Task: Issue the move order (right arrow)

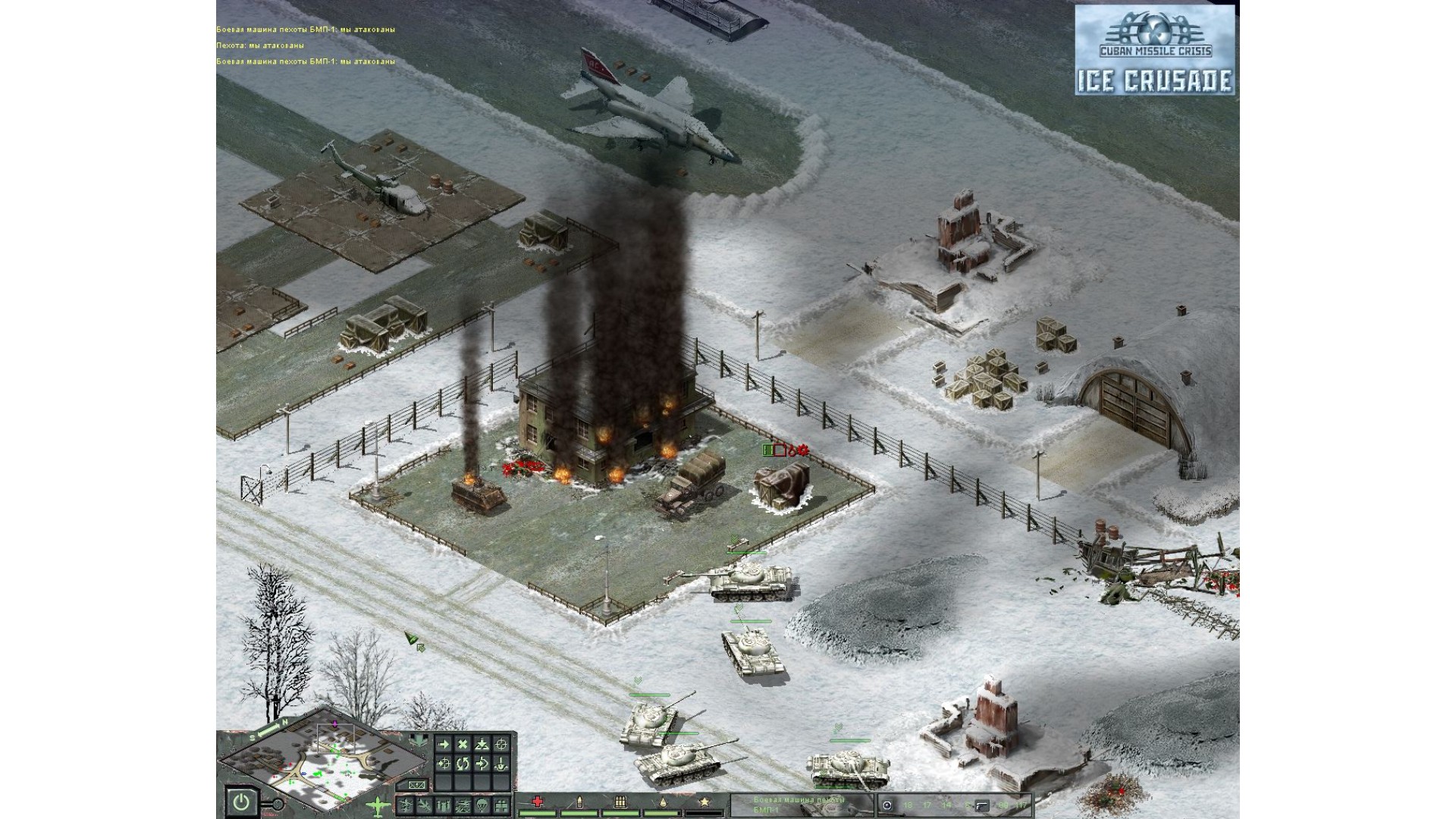Action: (444, 745)
